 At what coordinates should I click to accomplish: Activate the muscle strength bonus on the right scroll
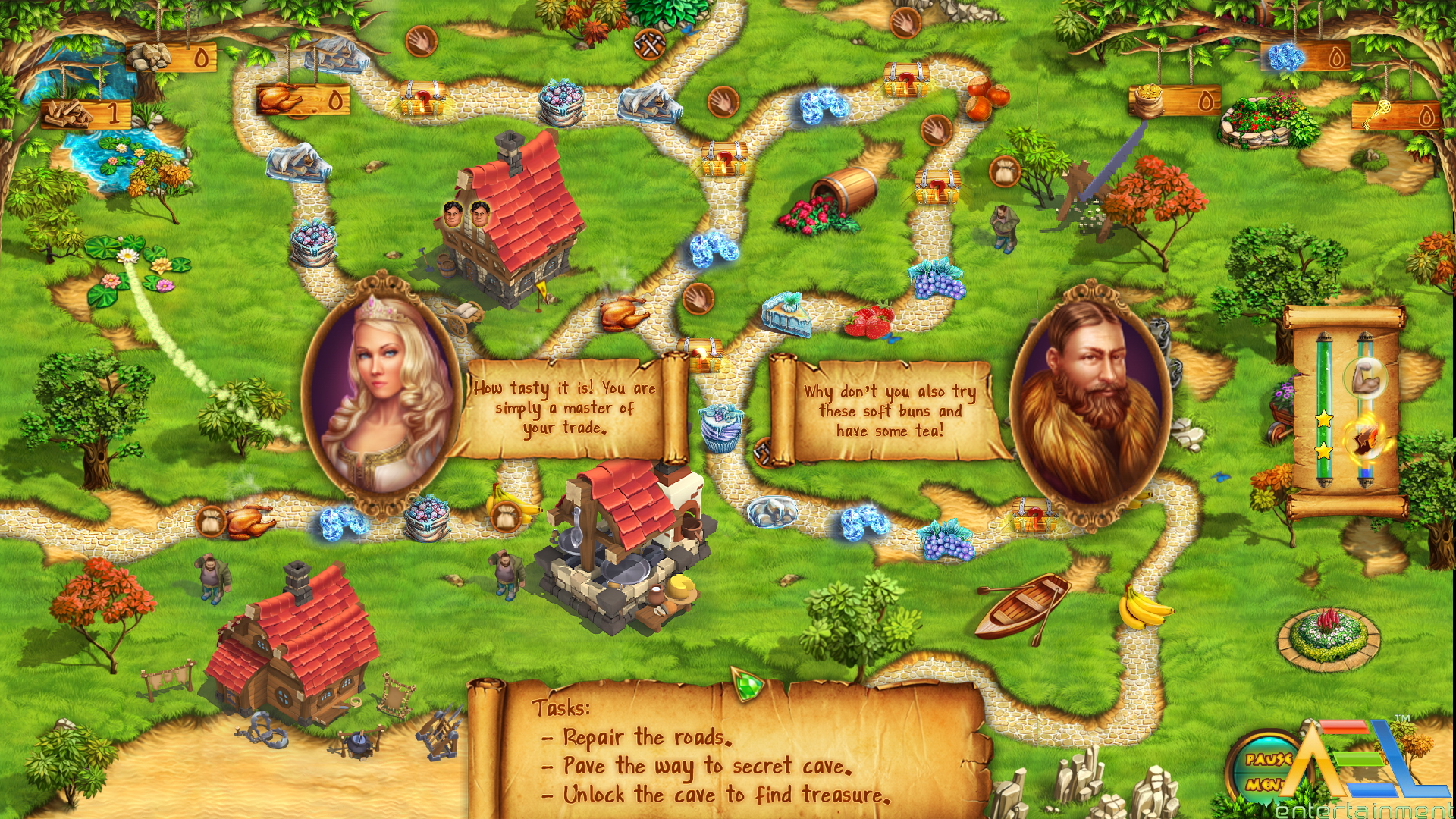click(x=1365, y=378)
